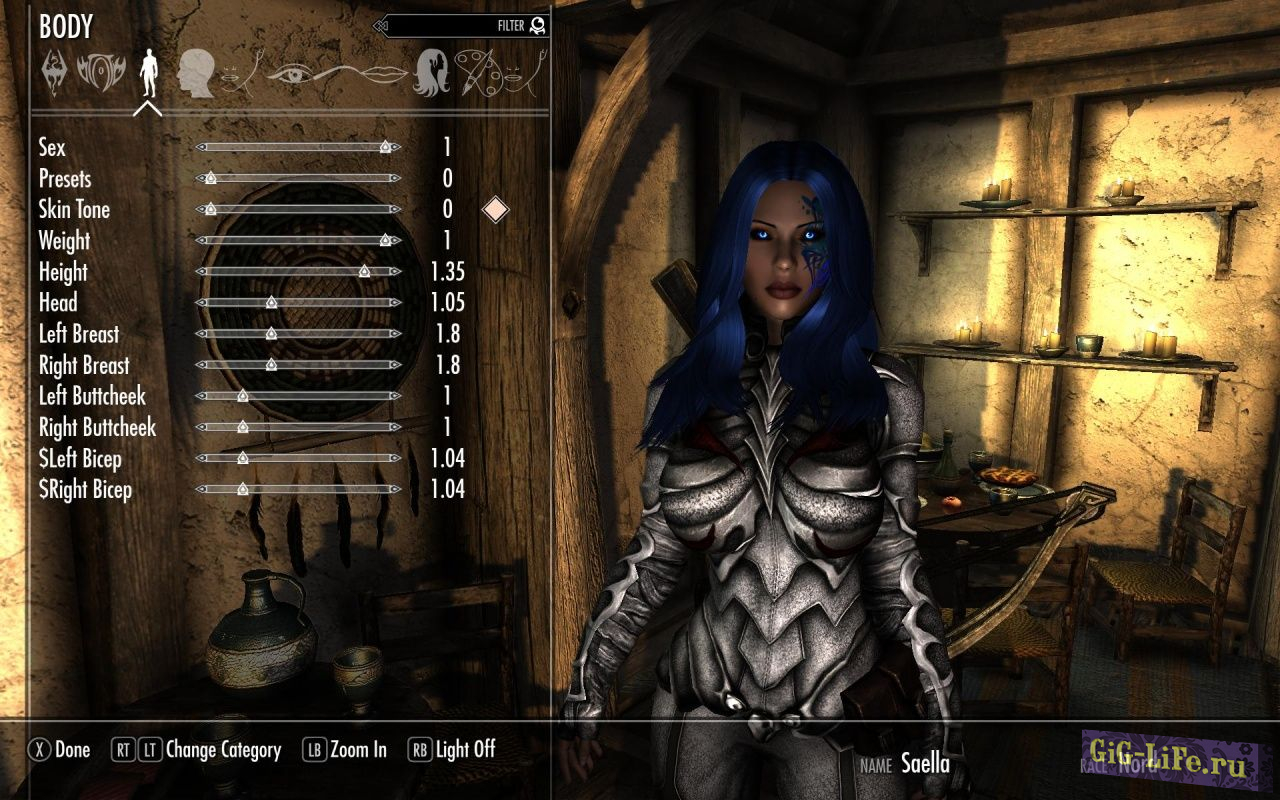
Task: Click the Filter search field
Action: pyautogui.click(x=460, y=26)
